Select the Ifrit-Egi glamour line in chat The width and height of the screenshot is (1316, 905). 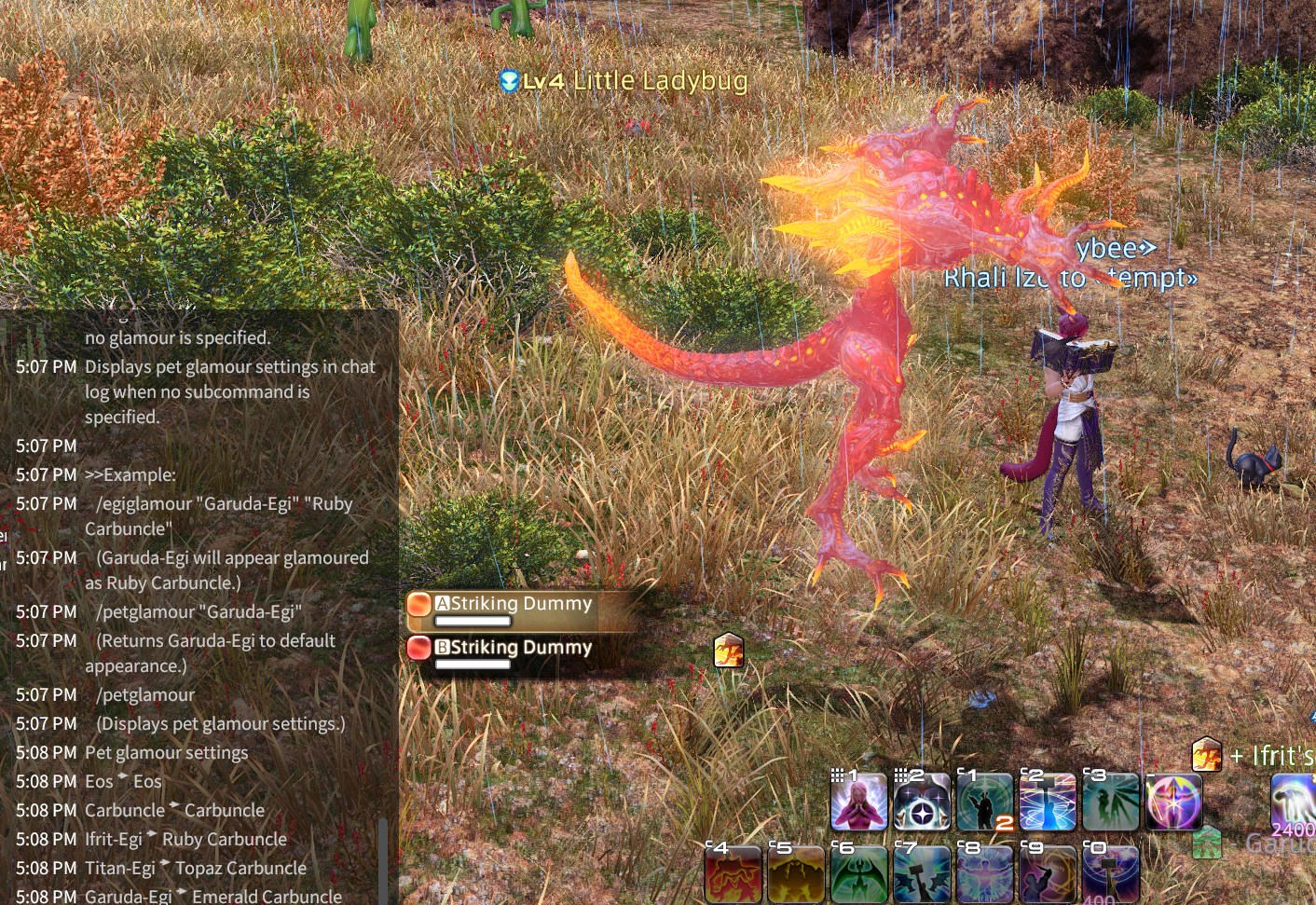(186, 840)
